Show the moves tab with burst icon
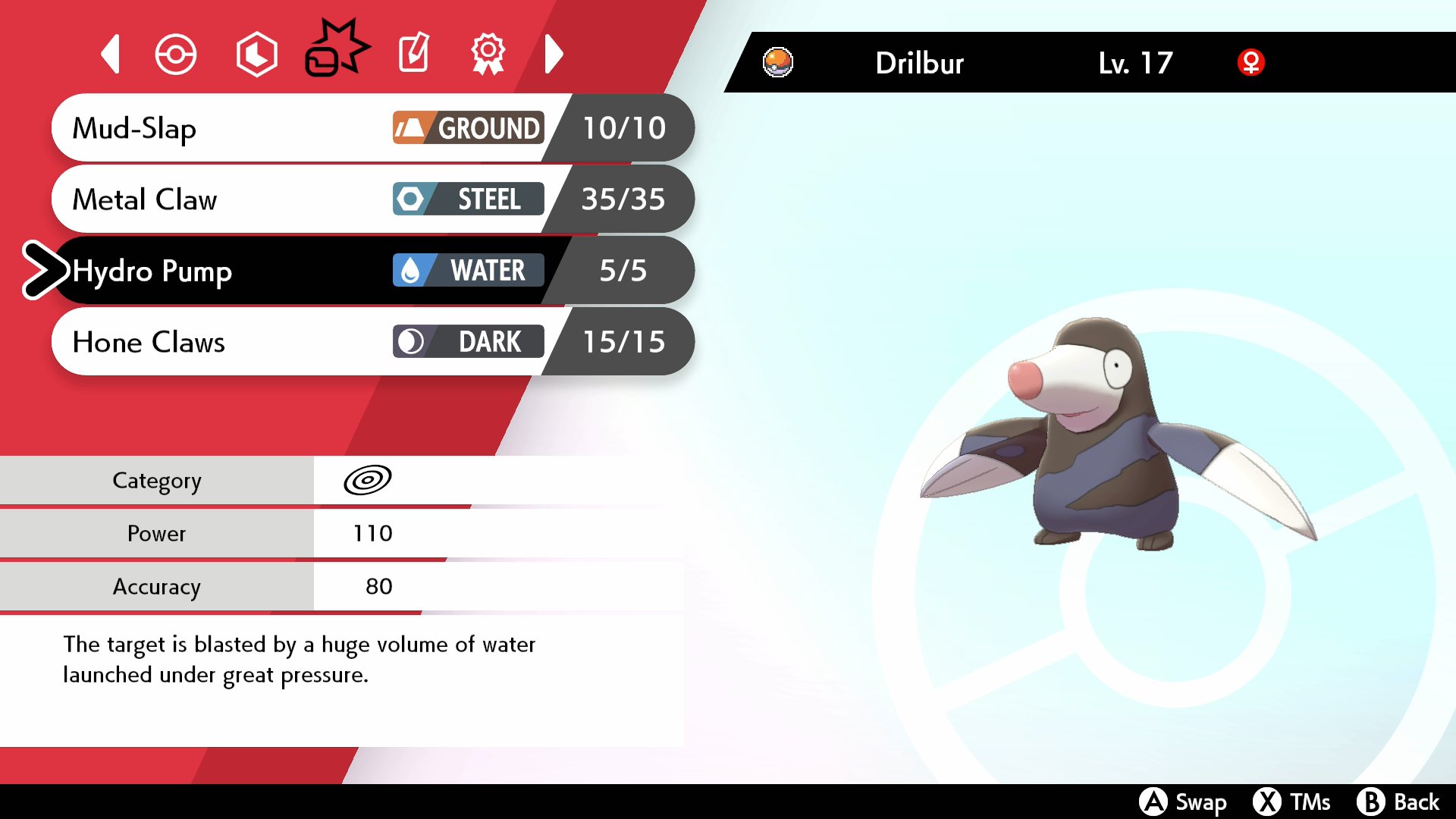1456x819 pixels. [x=337, y=50]
